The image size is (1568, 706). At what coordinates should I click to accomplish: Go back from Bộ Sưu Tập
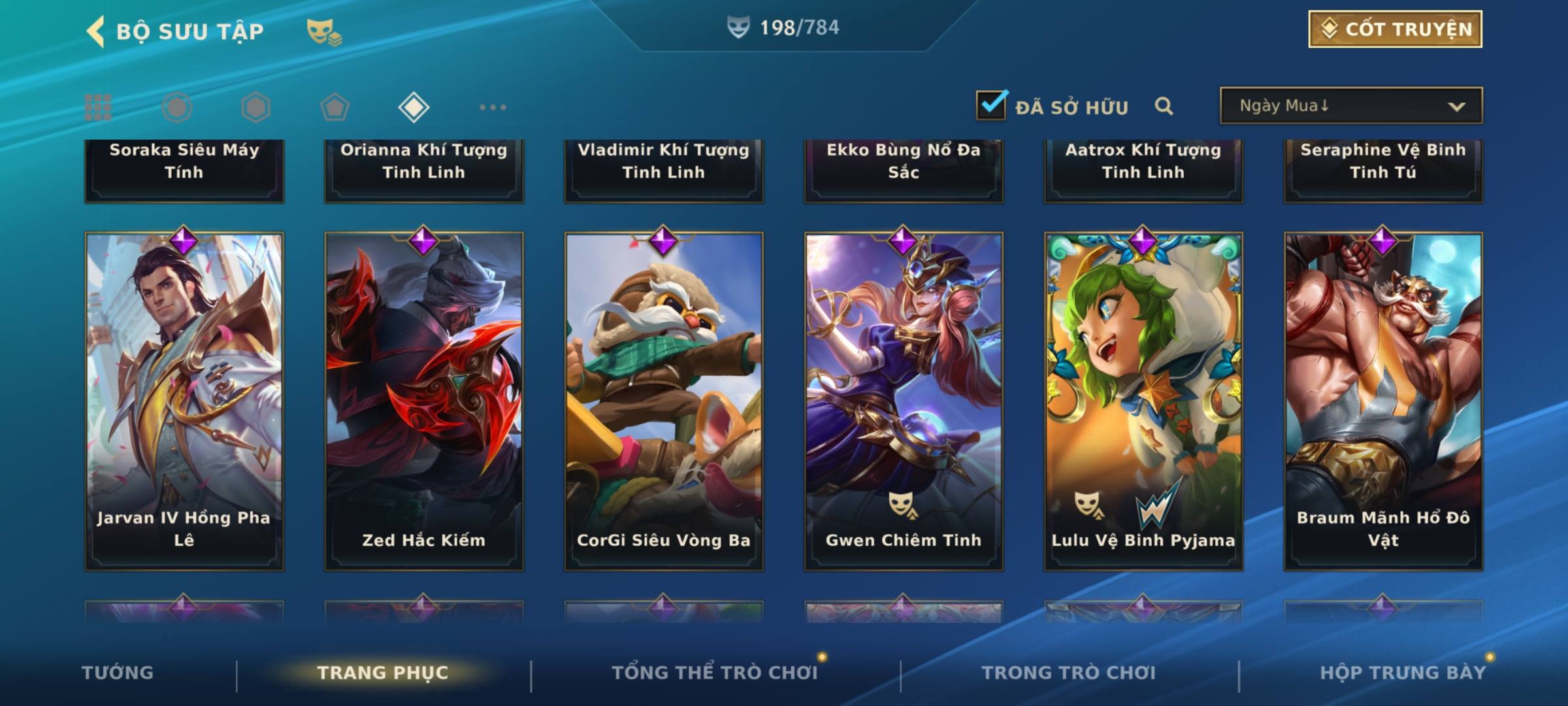[97, 31]
